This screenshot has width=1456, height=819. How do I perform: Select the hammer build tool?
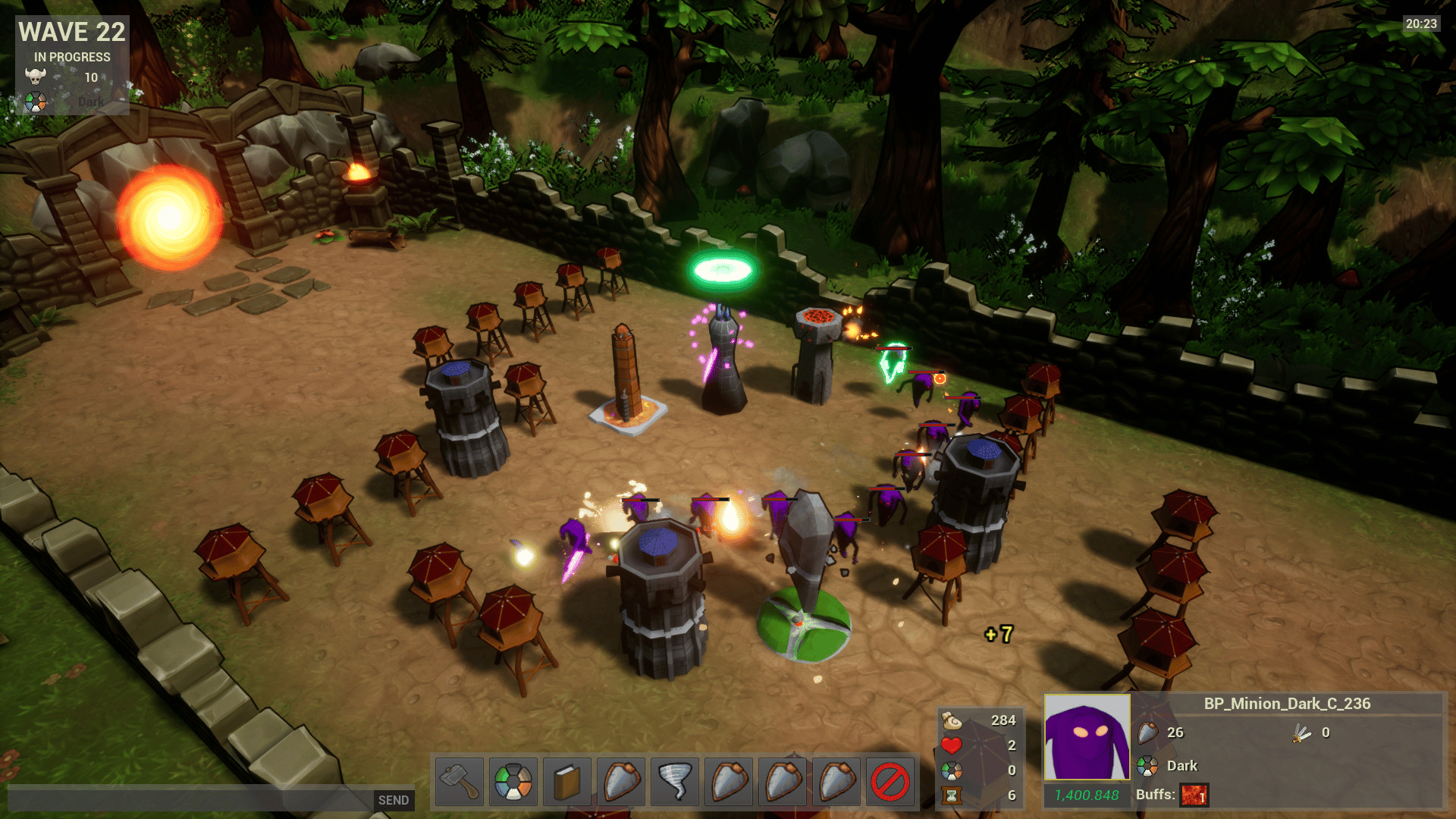pos(460,781)
